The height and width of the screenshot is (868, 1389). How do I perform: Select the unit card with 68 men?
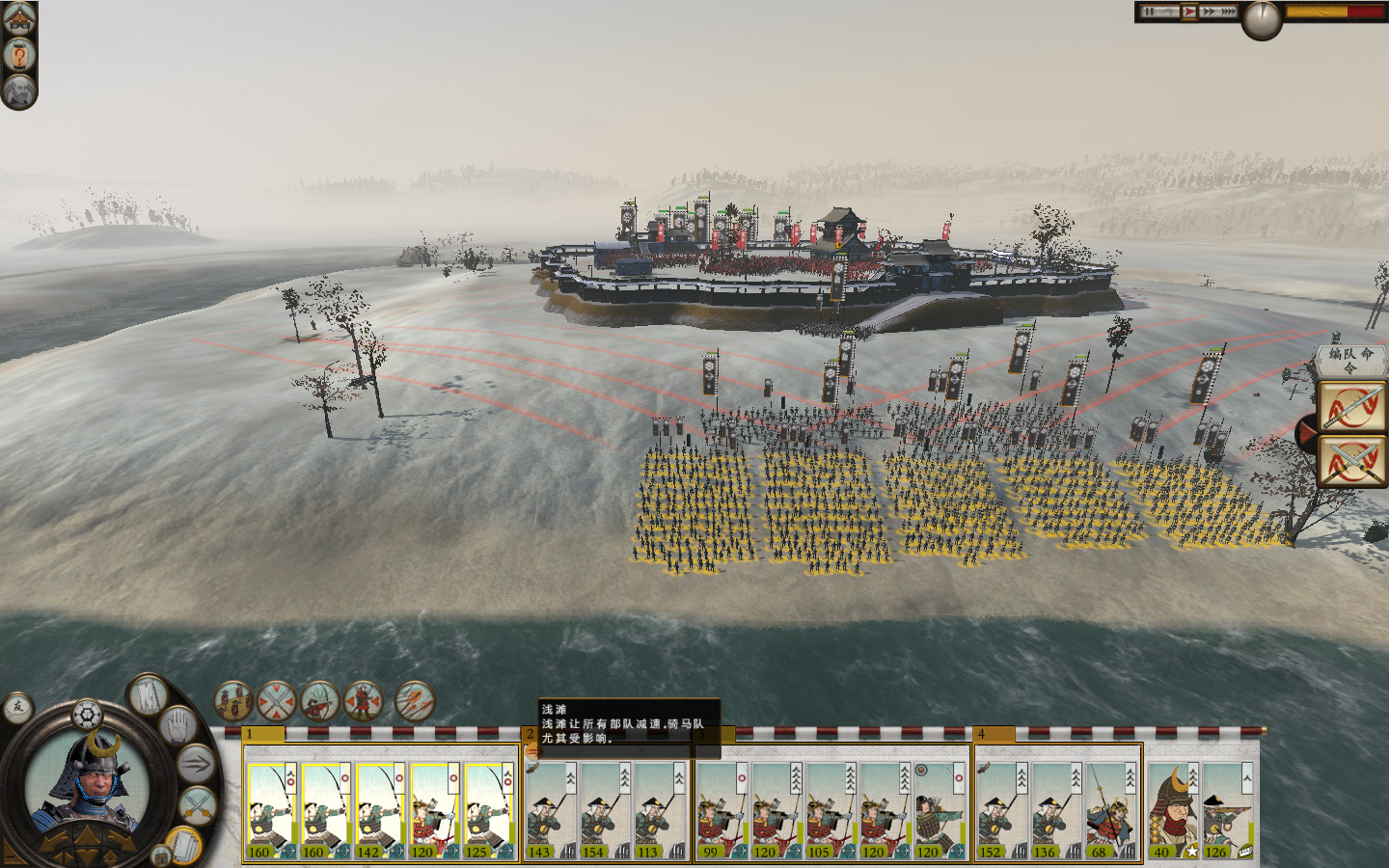[x=1108, y=810]
